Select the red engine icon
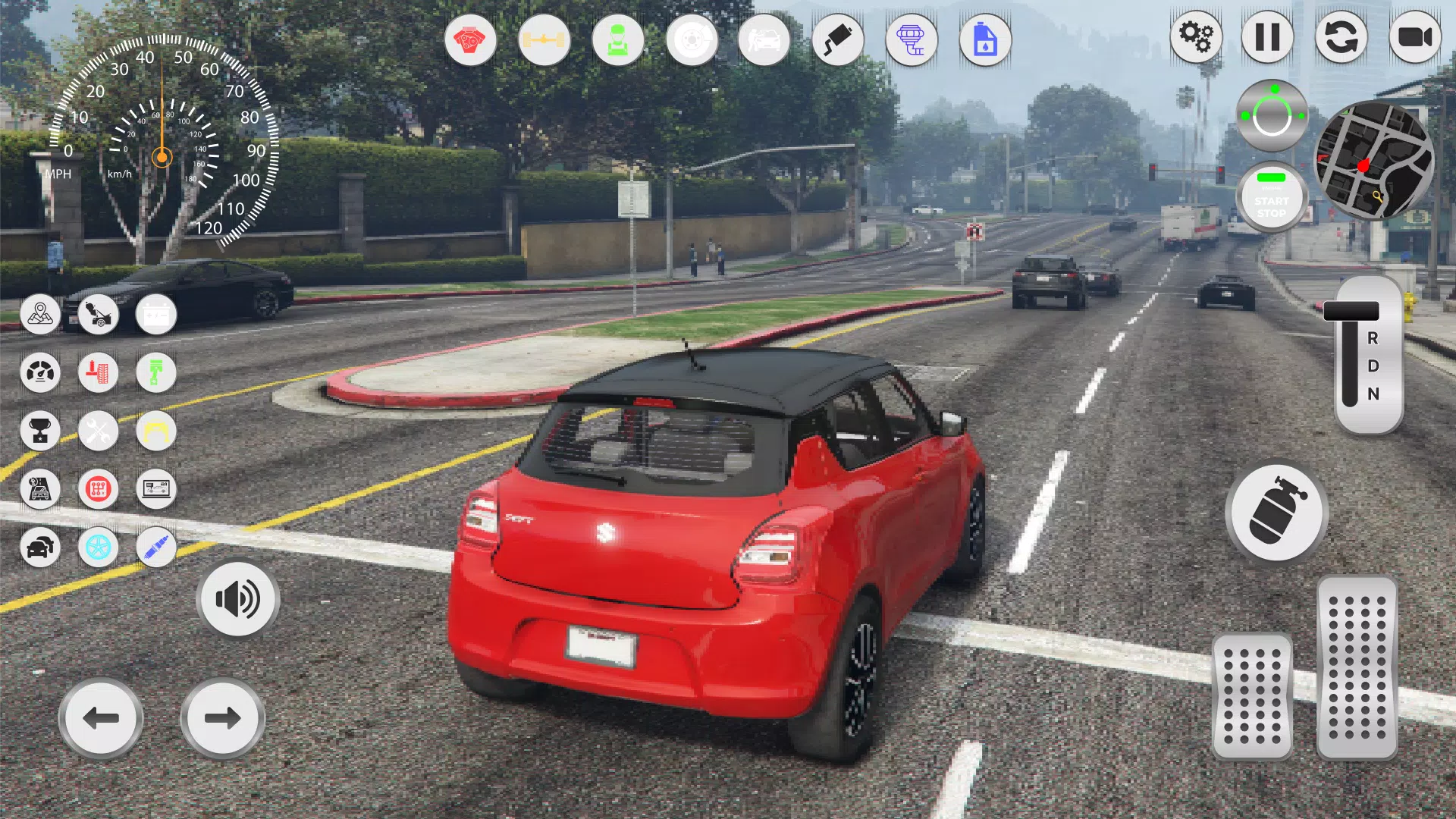Viewport: 1456px width, 819px height. 470,39
